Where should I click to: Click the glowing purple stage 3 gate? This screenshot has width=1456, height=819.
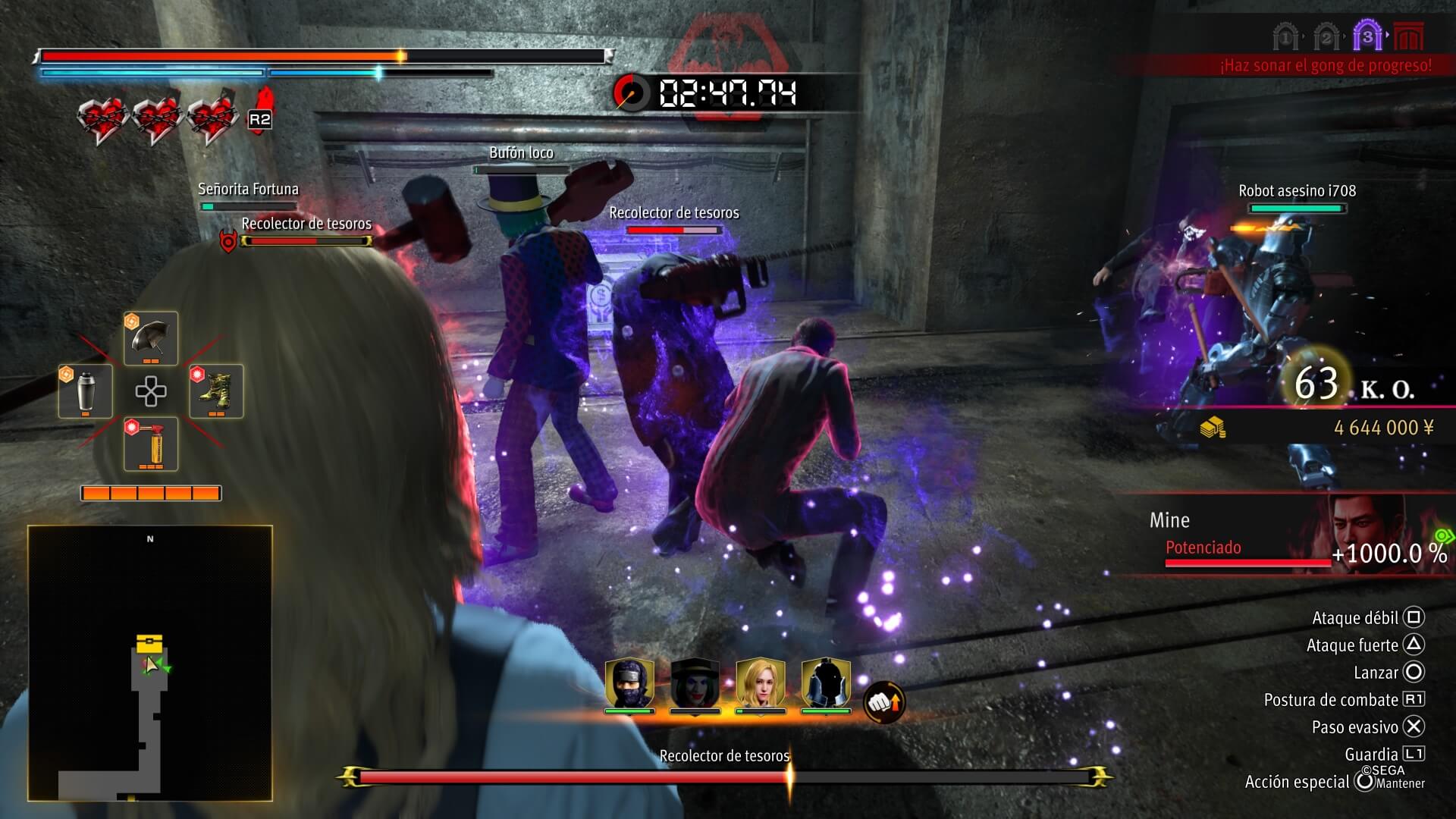coord(1367,36)
